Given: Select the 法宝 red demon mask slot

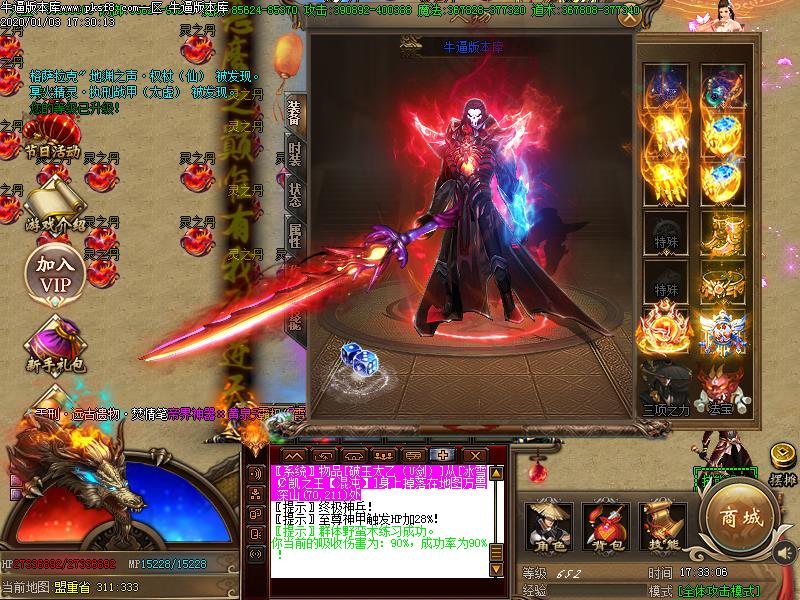Looking at the screenshot, I should coord(719,383).
